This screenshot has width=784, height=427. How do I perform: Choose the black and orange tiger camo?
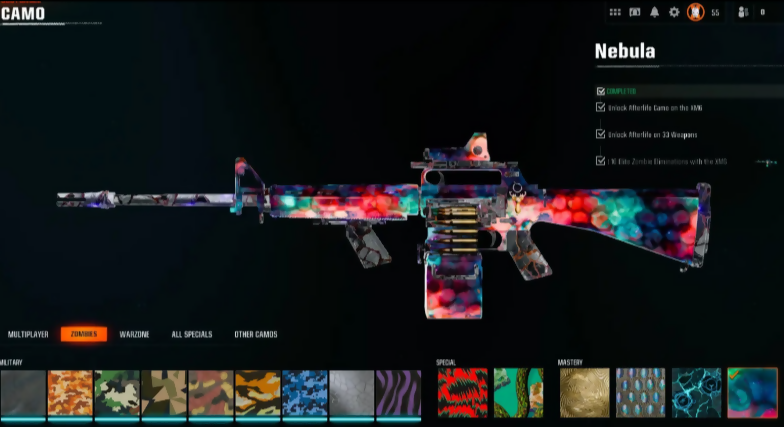(x=258, y=392)
